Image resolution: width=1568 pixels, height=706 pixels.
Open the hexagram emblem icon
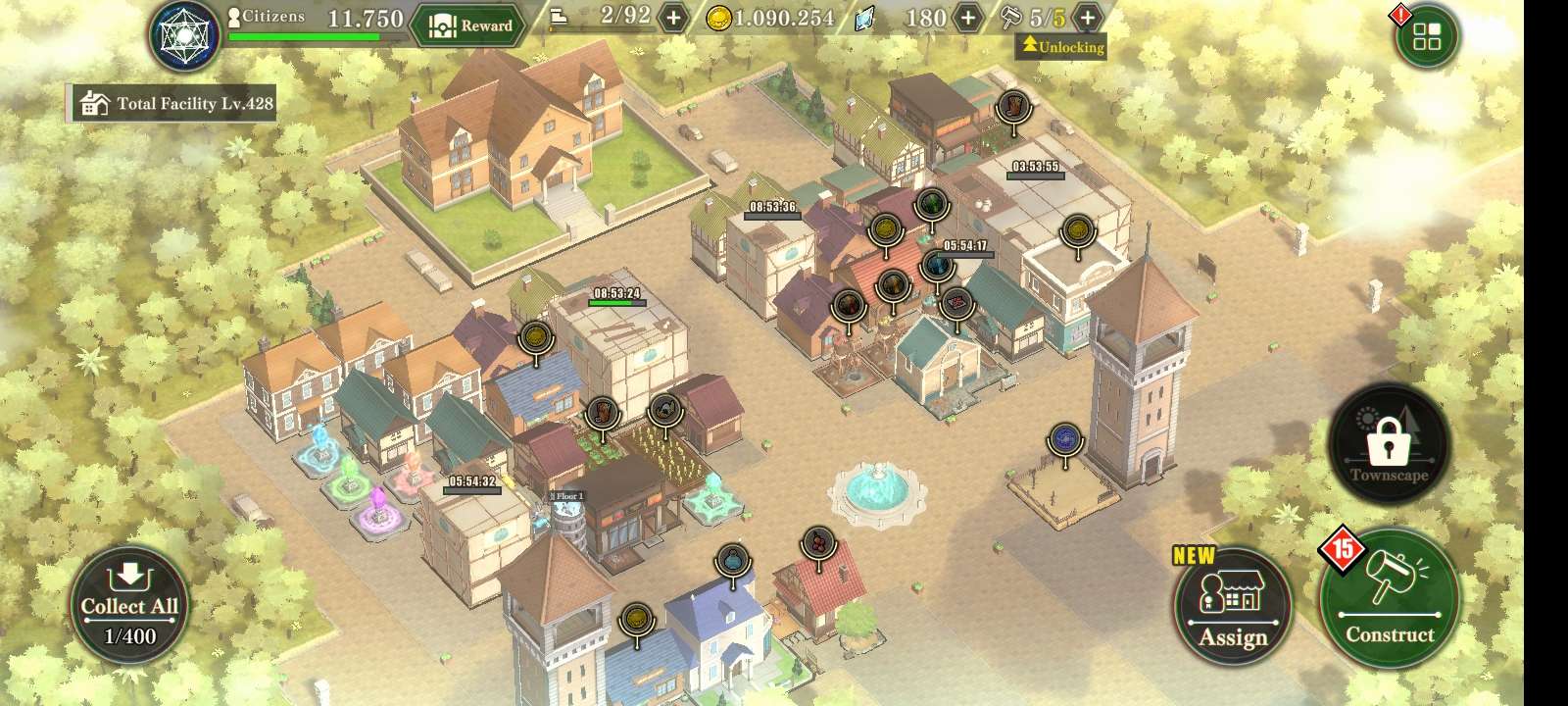185,36
